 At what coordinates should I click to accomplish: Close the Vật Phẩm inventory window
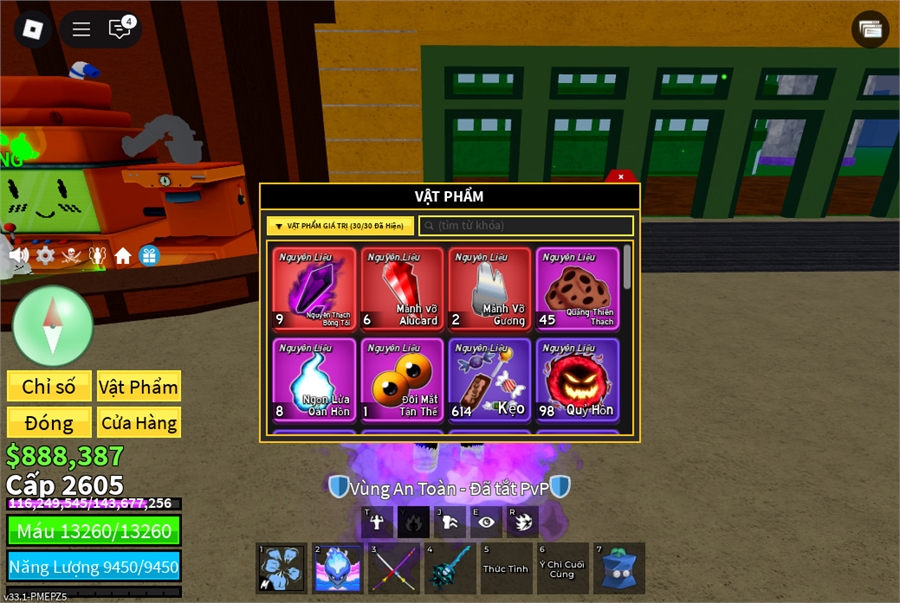tap(621, 176)
